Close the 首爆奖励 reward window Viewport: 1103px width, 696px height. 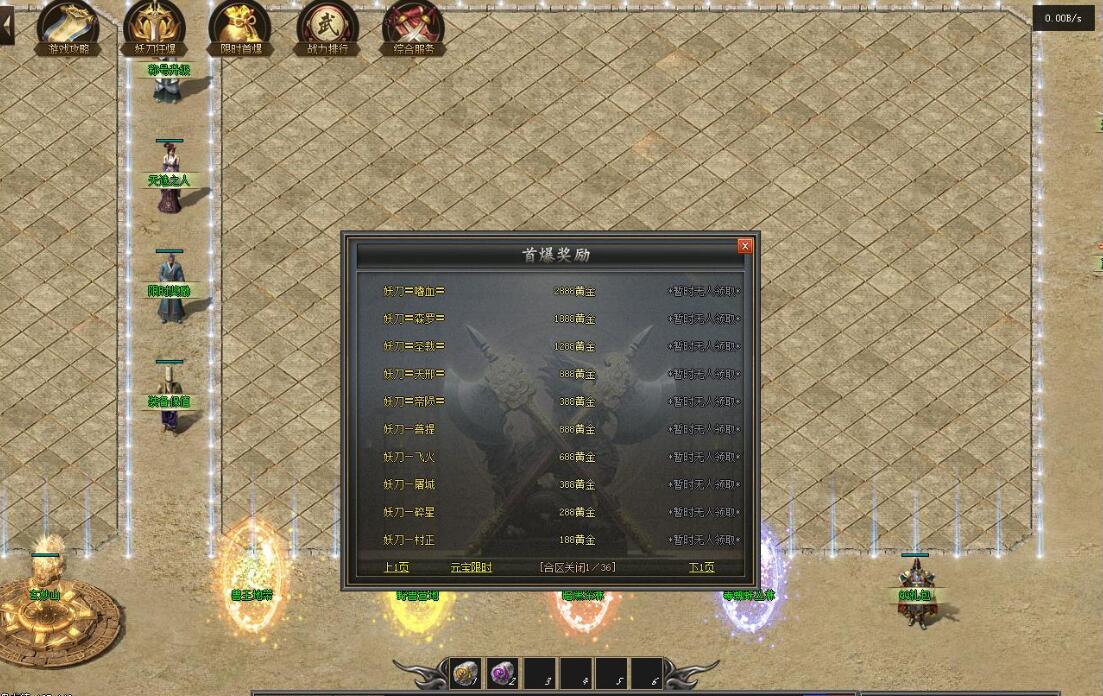(744, 246)
